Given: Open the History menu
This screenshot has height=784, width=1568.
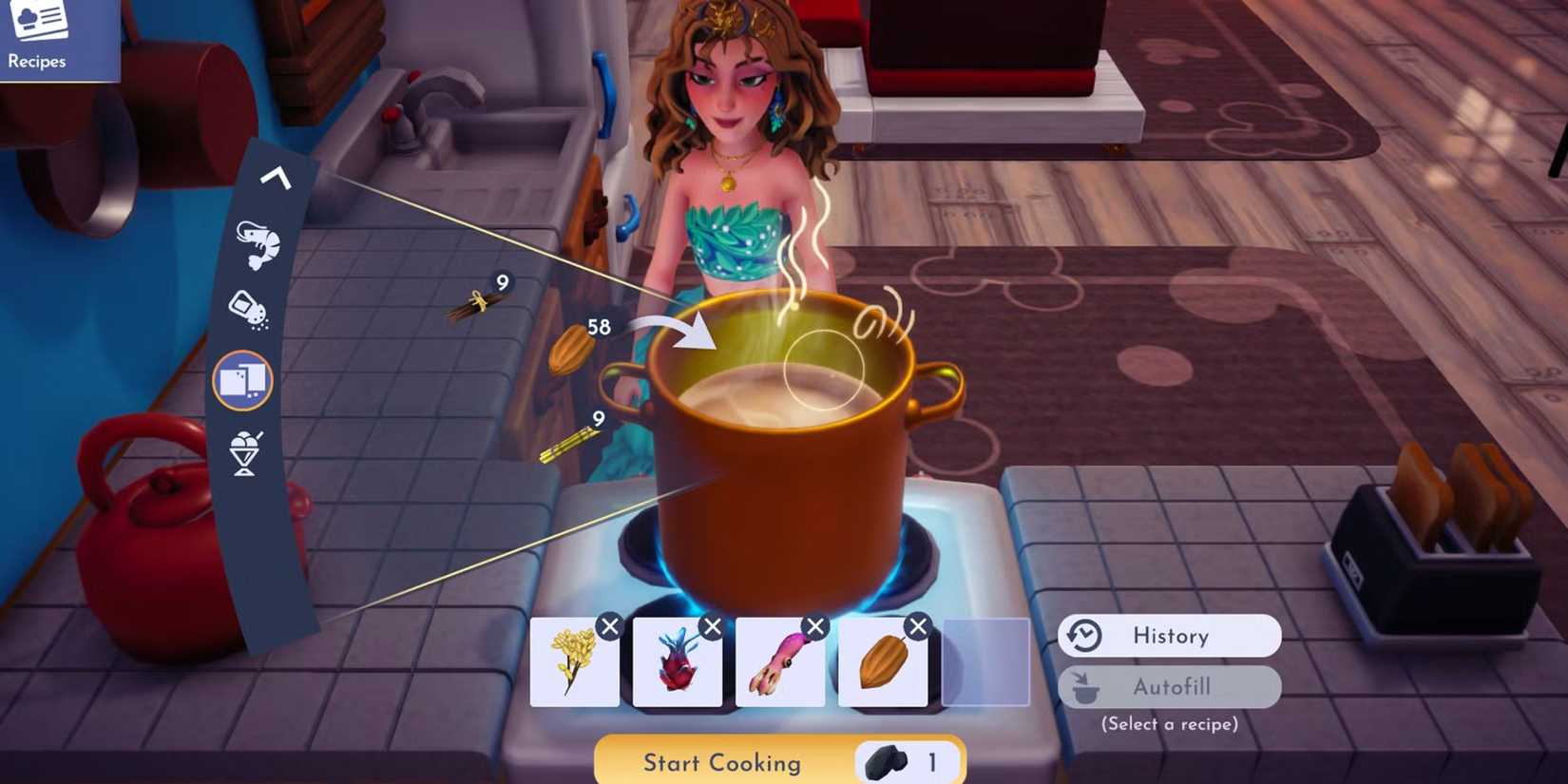Looking at the screenshot, I should pyautogui.click(x=1169, y=635).
